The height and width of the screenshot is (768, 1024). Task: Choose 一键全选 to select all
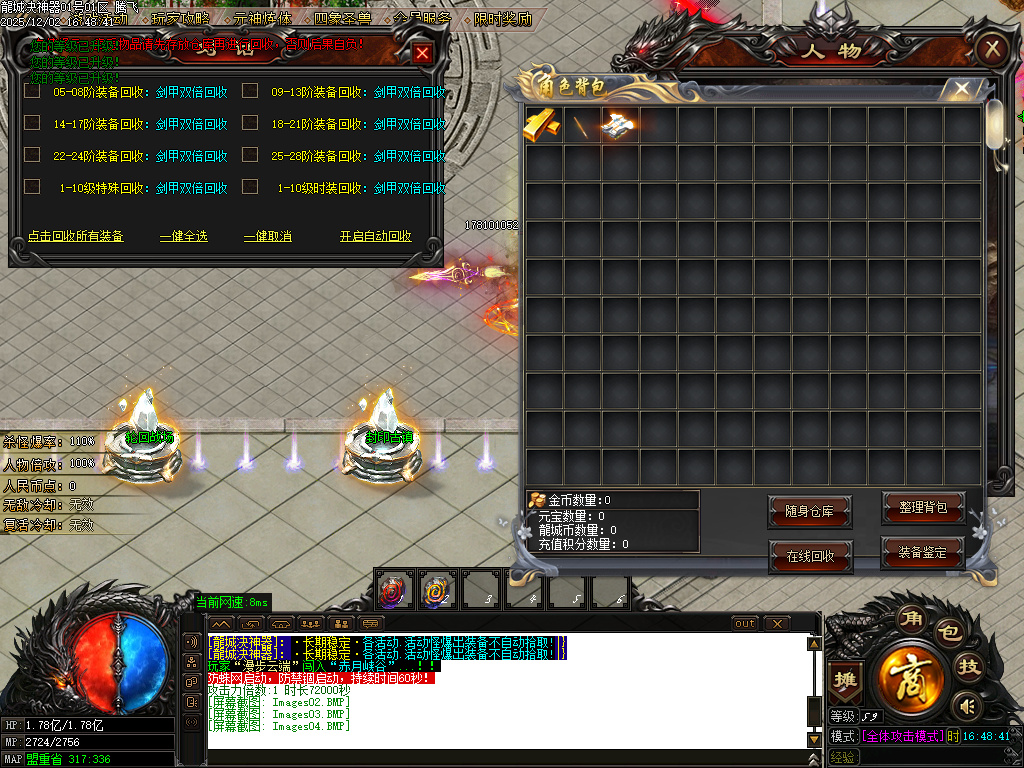pos(184,236)
